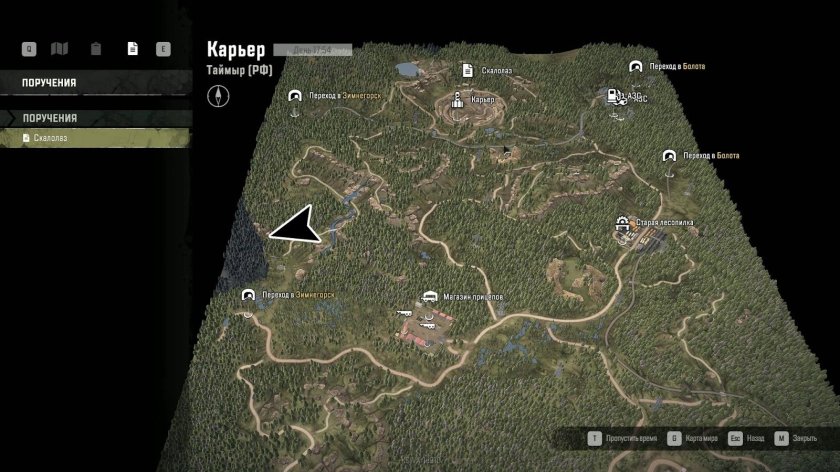Click the compass icon under the region name
Viewport: 840px width, 472px height.
click(x=218, y=96)
